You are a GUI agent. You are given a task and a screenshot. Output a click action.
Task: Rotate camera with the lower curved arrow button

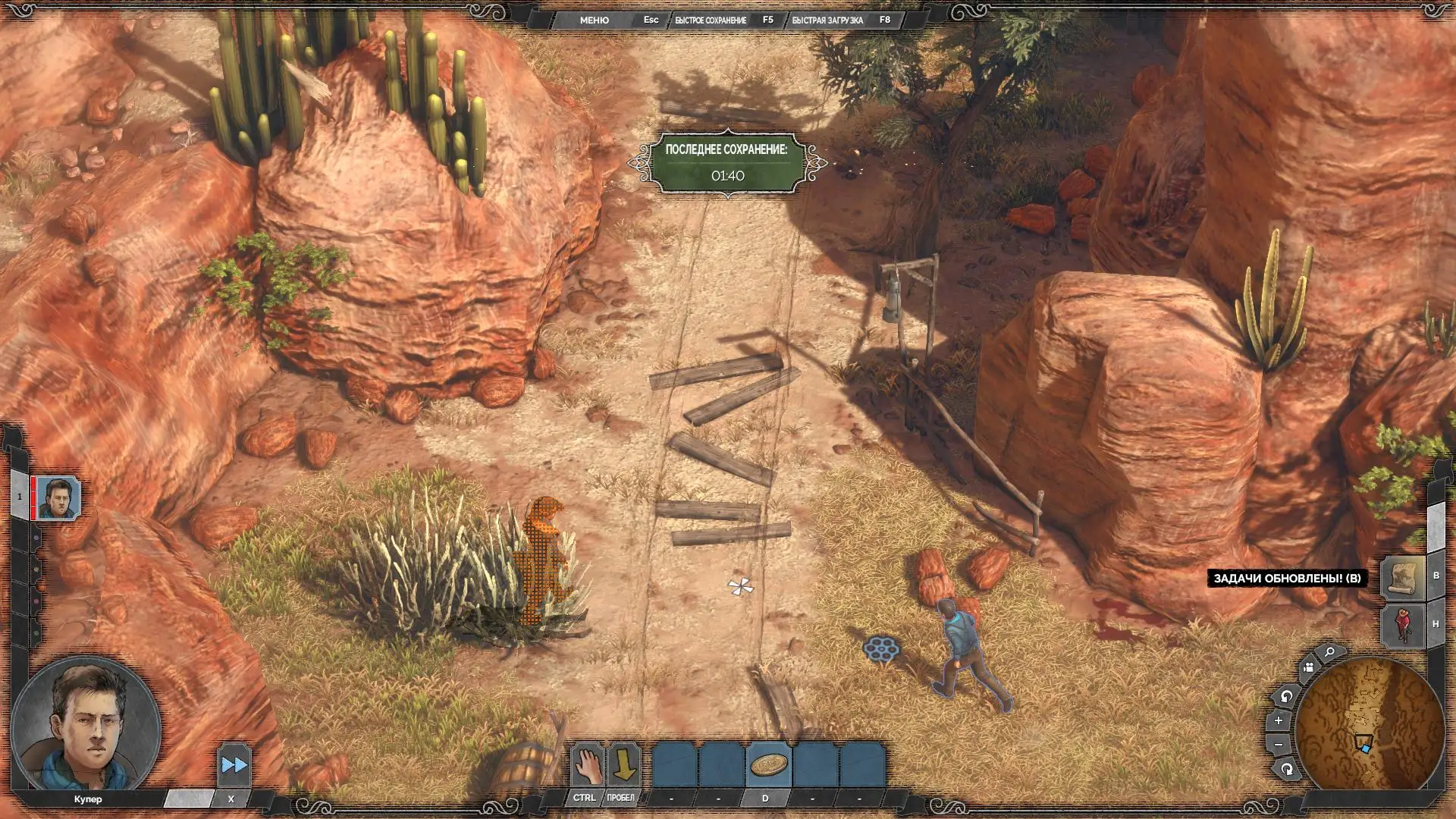point(1286,770)
